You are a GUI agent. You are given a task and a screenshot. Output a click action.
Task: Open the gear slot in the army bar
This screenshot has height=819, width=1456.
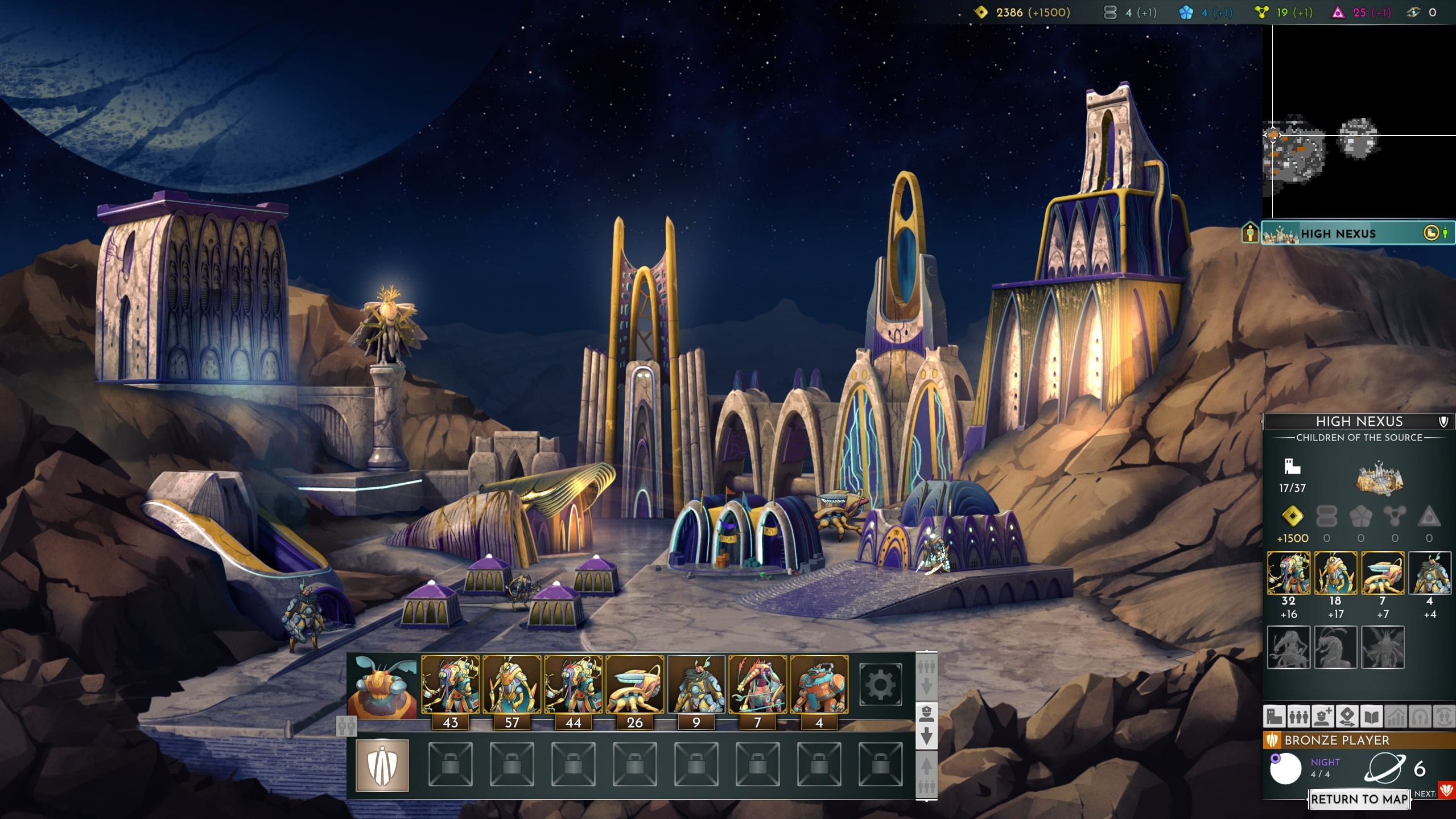880,685
